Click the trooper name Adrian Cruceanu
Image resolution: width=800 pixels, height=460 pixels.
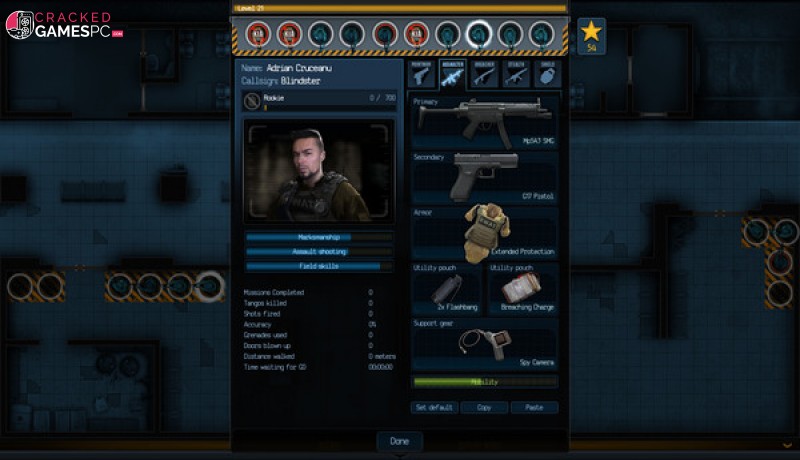tap(302, 68)
